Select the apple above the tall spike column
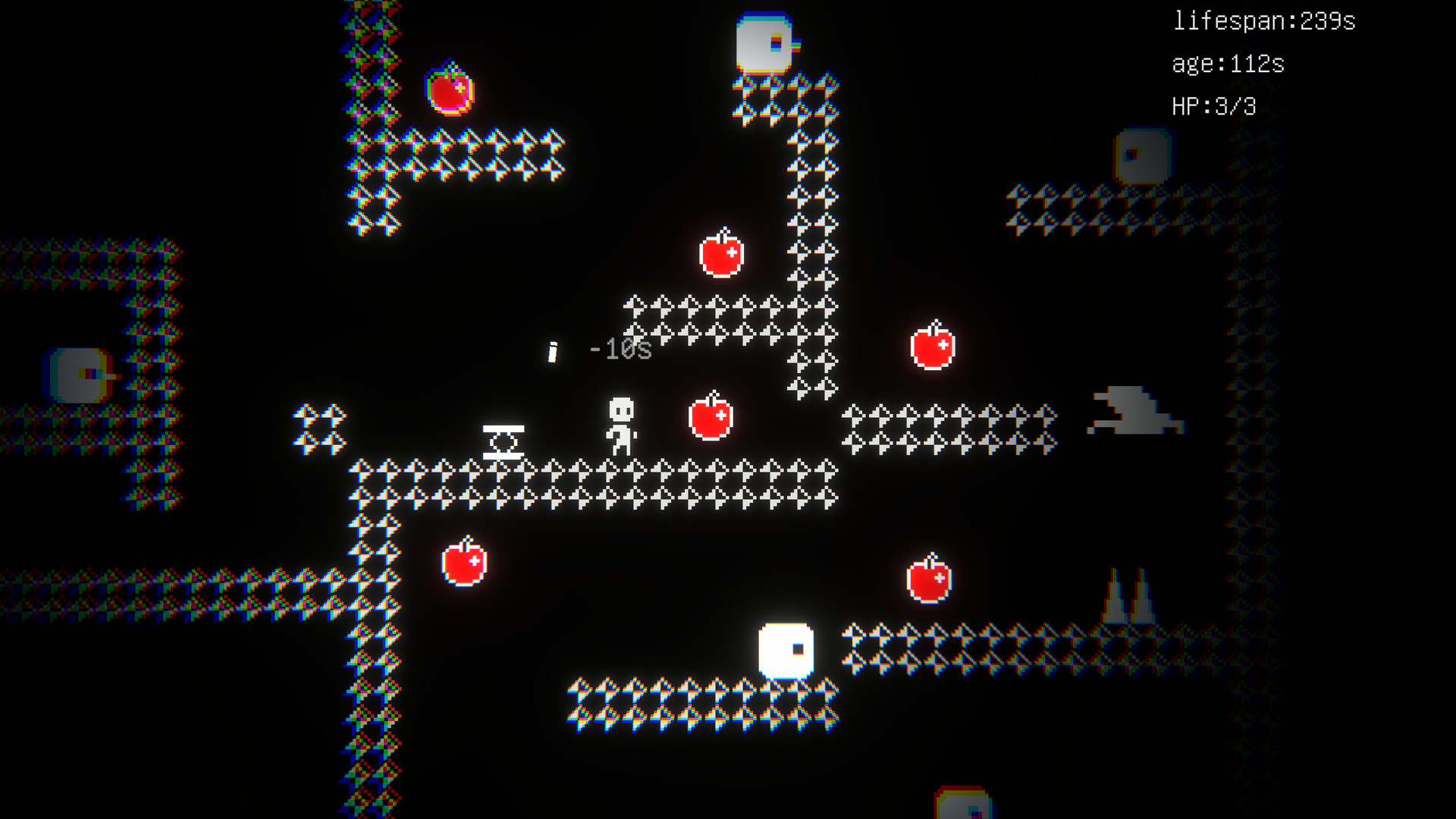1456x819 pixels. tap(720, 256)
